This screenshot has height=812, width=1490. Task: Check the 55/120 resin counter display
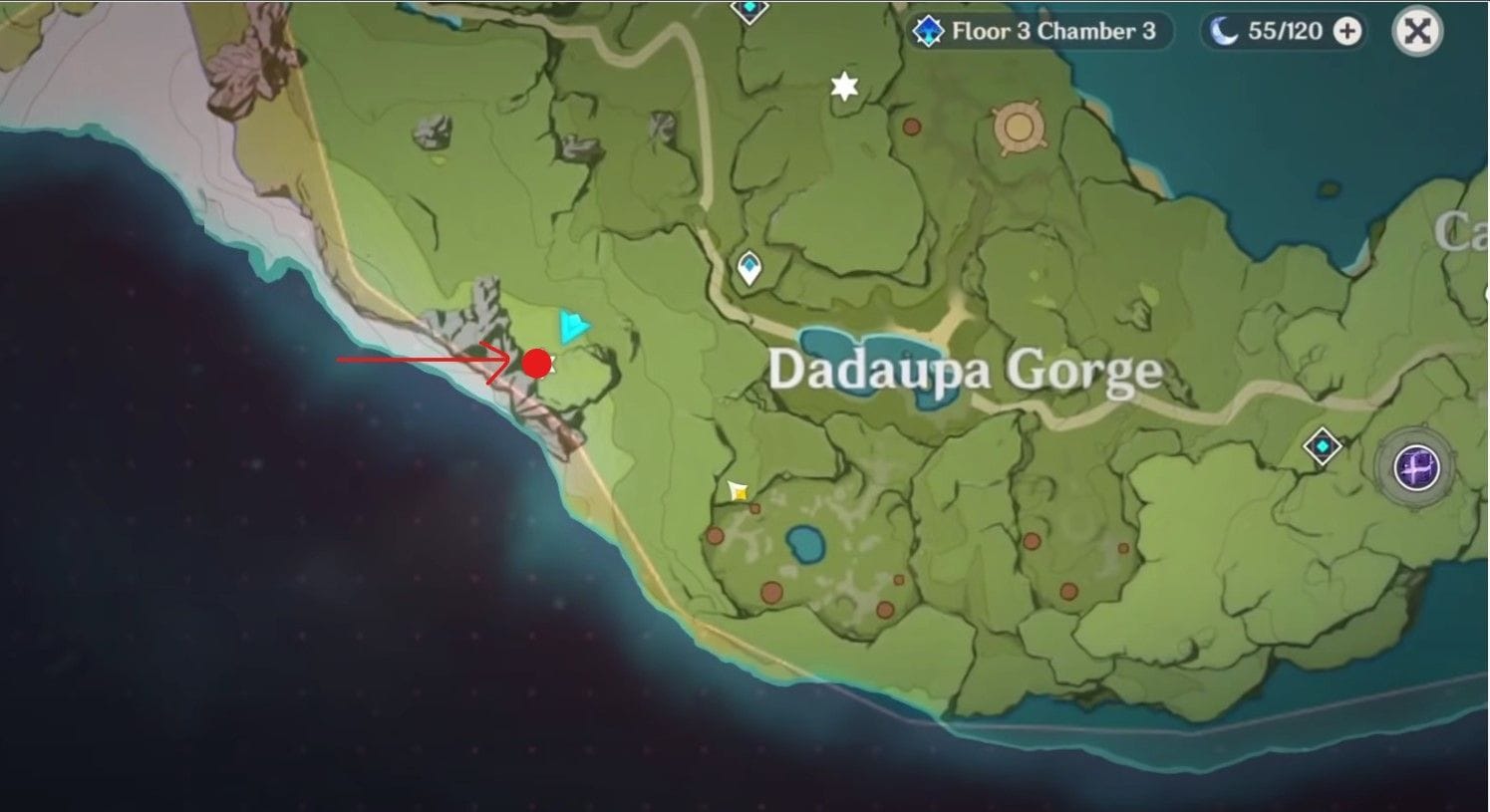[x=1286, y=31]
